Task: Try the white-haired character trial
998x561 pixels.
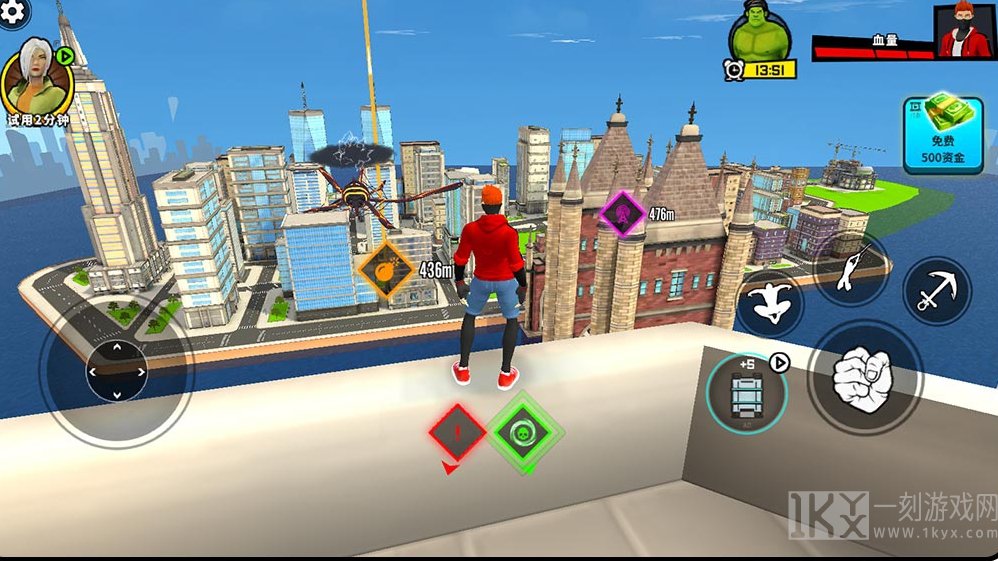Action: 36,82
